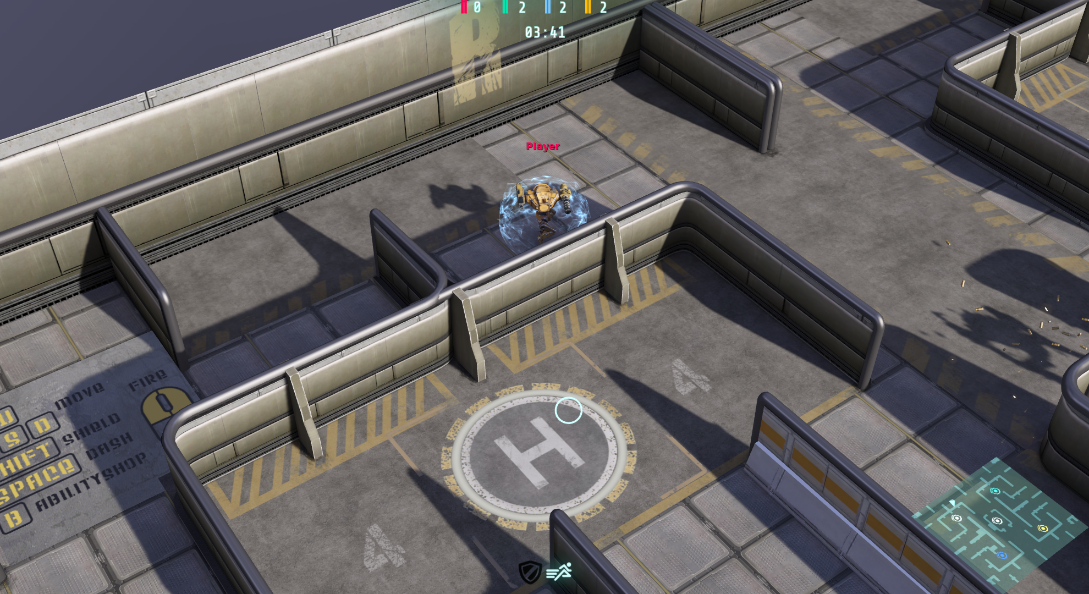Select the yellow marker on the minimap

click(x=1043, y=528)
